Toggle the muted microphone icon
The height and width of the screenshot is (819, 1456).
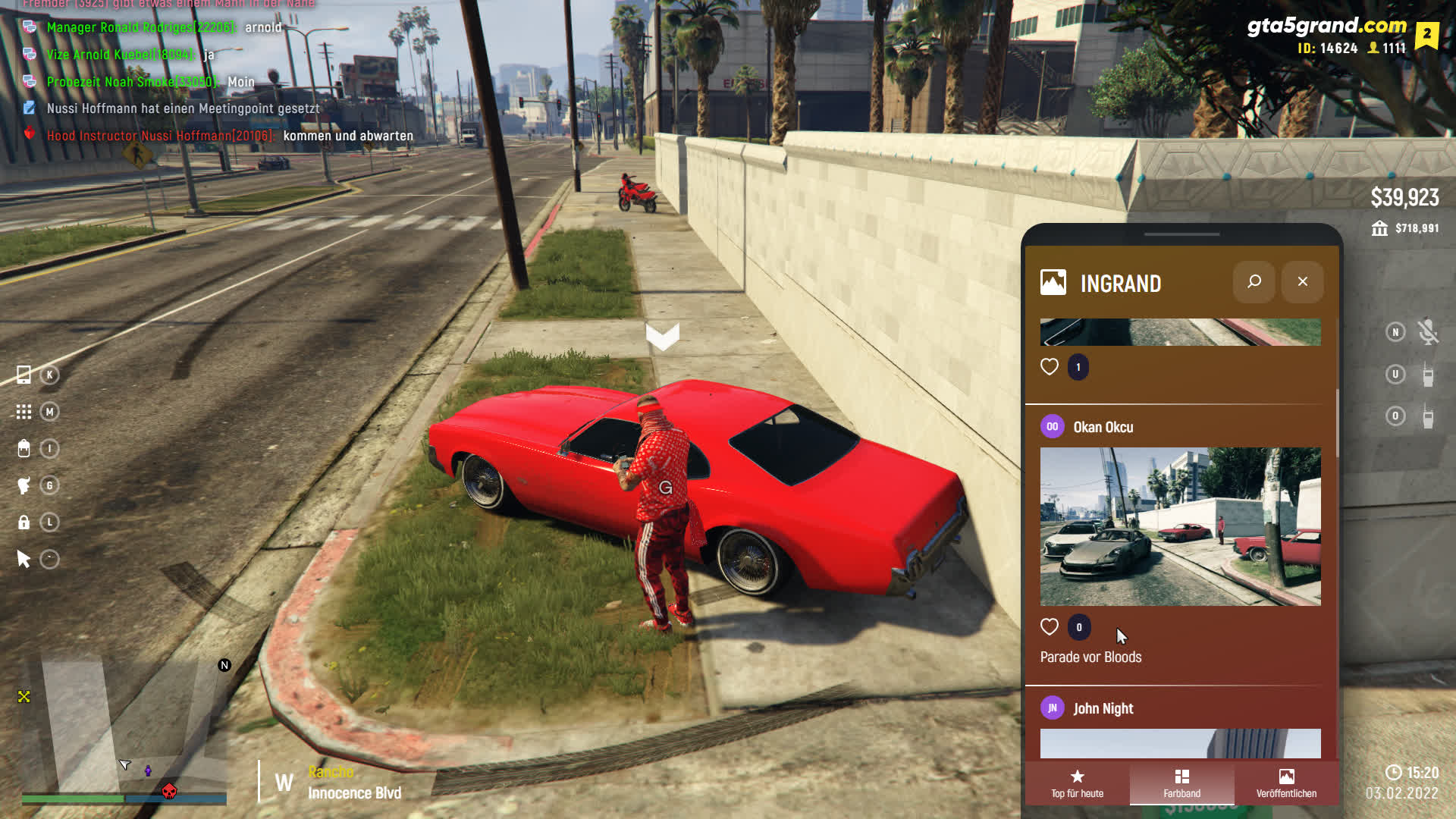1428,332
